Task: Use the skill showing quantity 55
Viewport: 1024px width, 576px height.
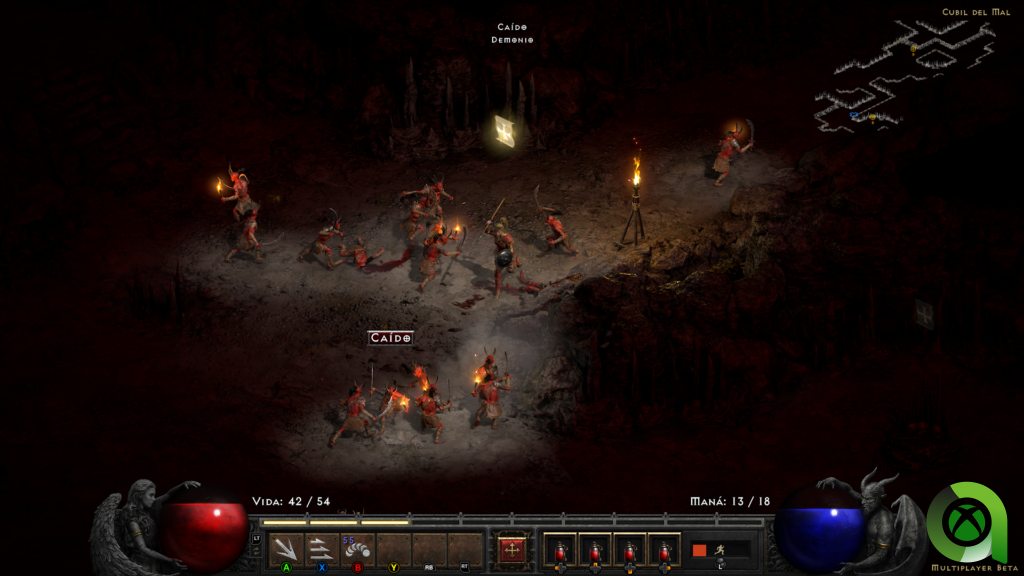Action: (357, 549)
